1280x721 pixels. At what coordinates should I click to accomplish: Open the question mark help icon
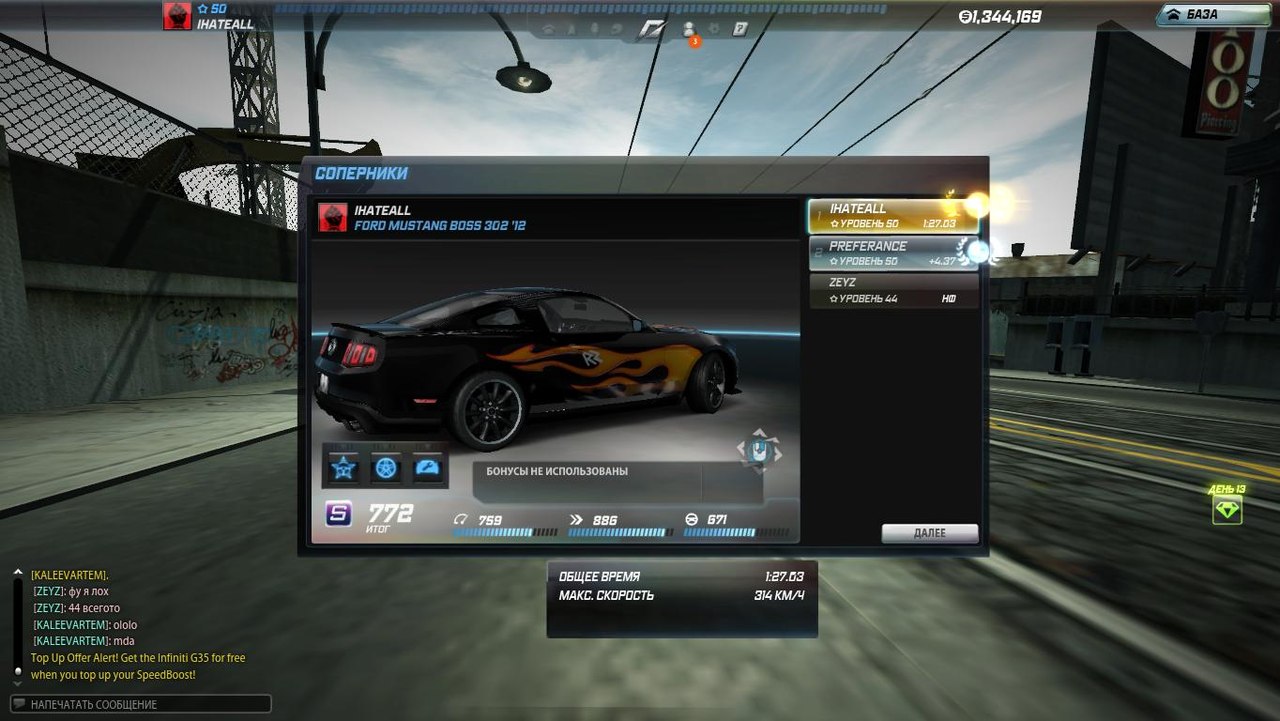pos(740,29)
